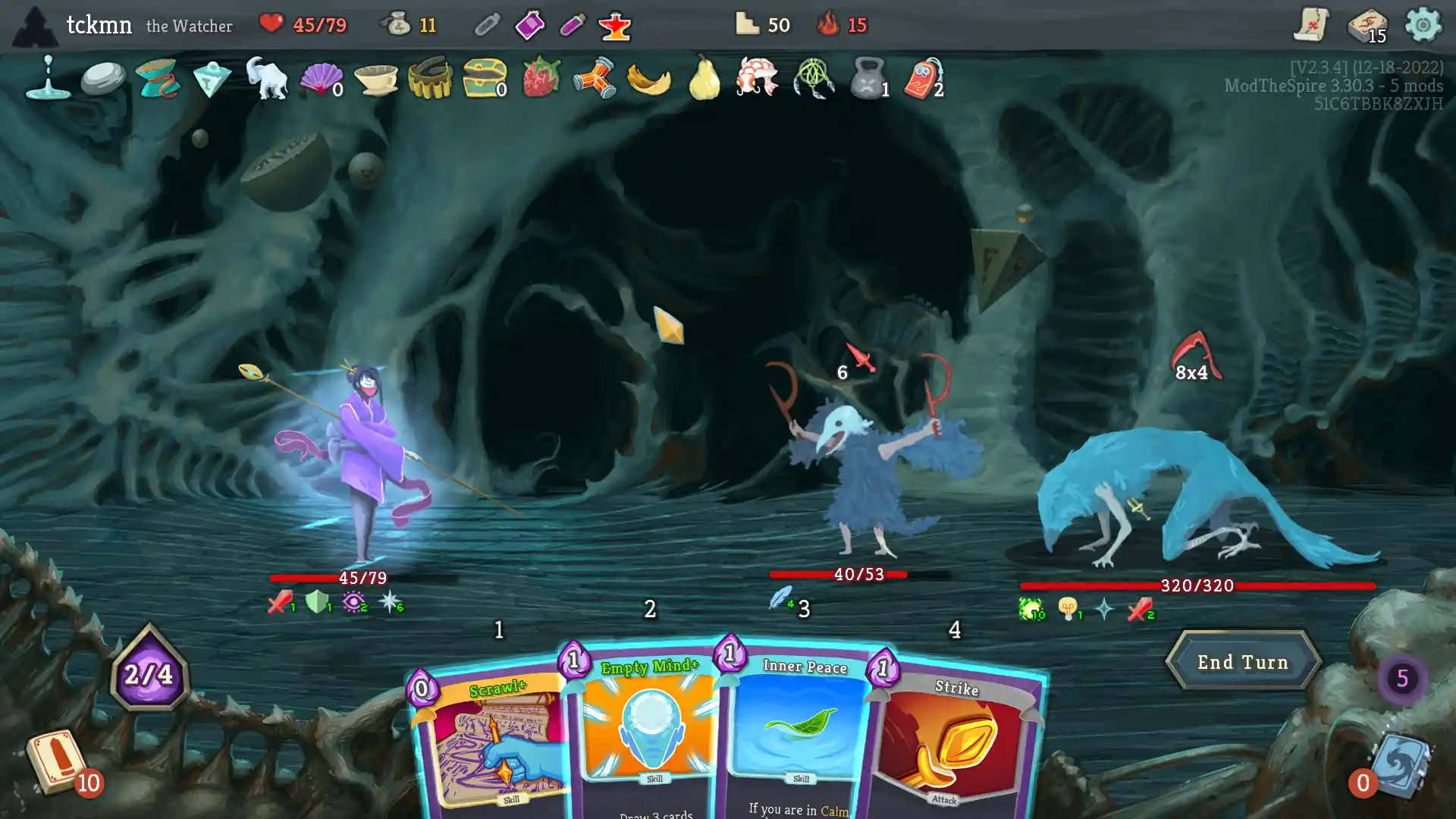Click the anvil icon in the top bar
This screenshot has height=819, width=1456.
614,25
